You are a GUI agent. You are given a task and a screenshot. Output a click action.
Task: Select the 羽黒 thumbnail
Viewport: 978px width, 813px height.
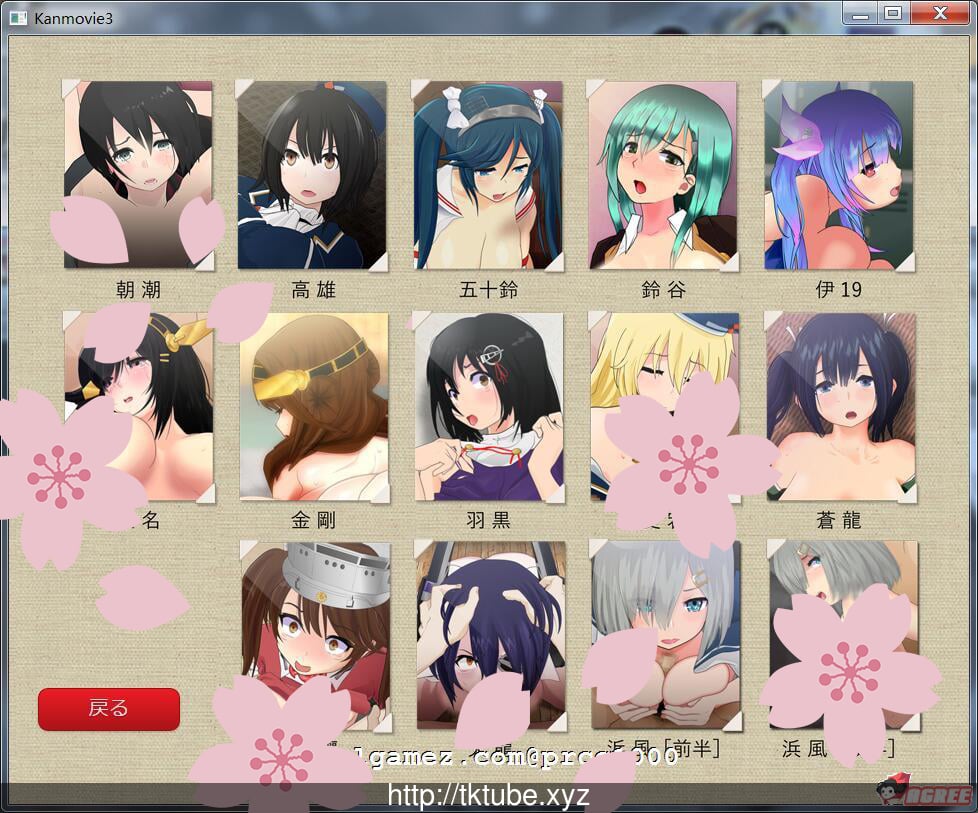488,405
